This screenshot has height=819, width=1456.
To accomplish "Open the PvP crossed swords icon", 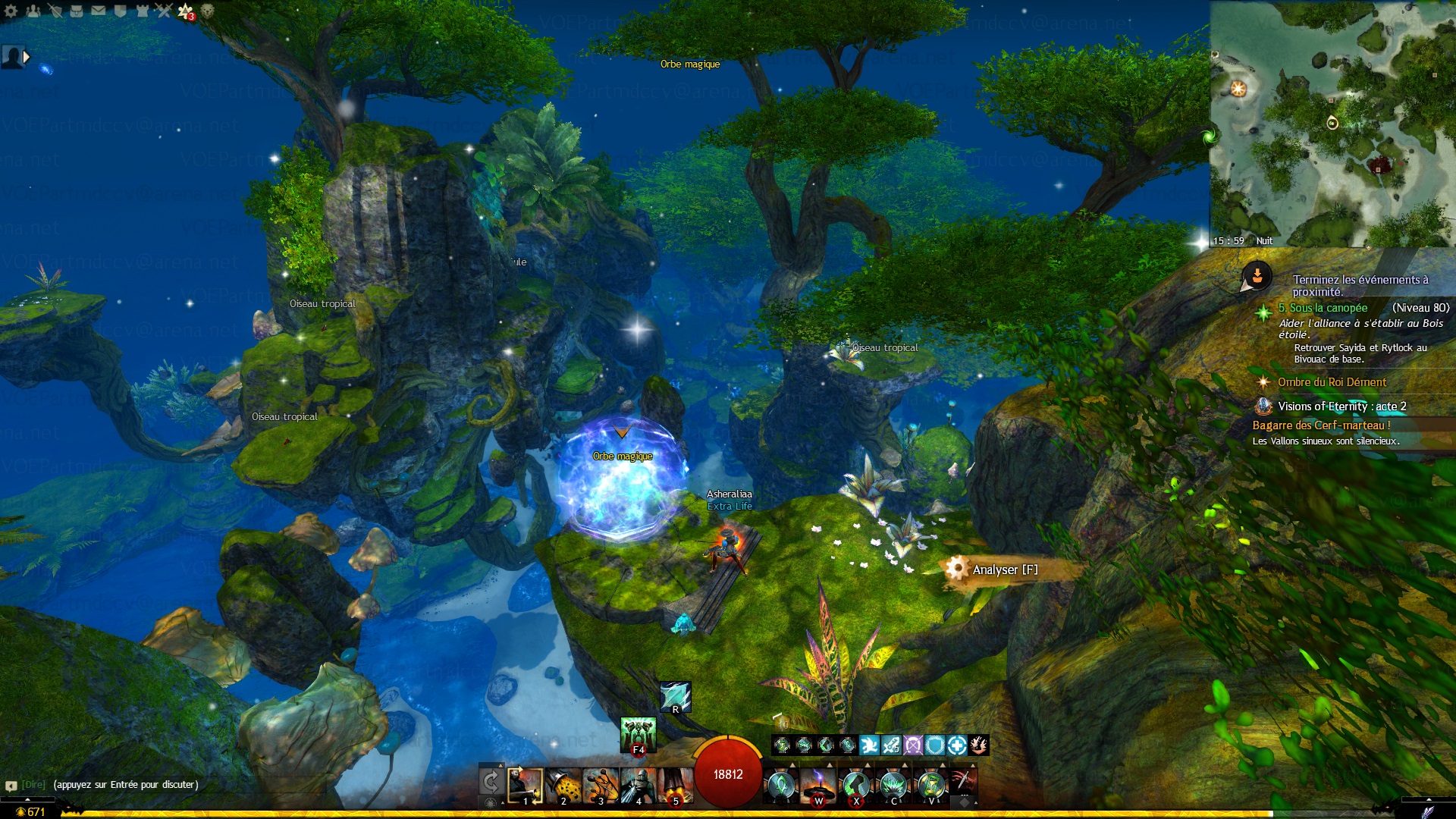I will (x=164, y=11).
